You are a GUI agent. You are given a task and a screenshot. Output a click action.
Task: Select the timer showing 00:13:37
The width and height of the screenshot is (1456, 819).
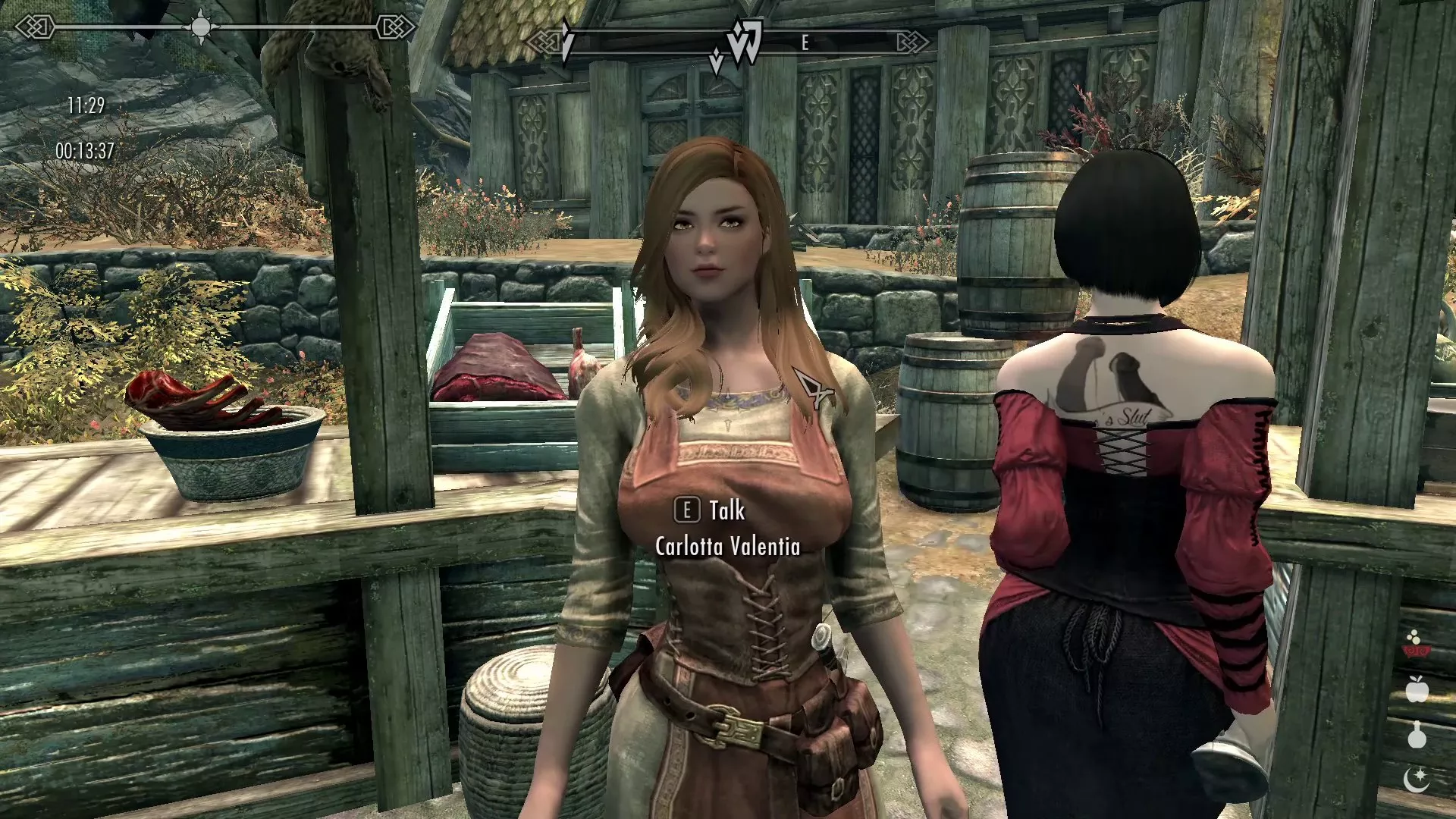coord(83,149)
